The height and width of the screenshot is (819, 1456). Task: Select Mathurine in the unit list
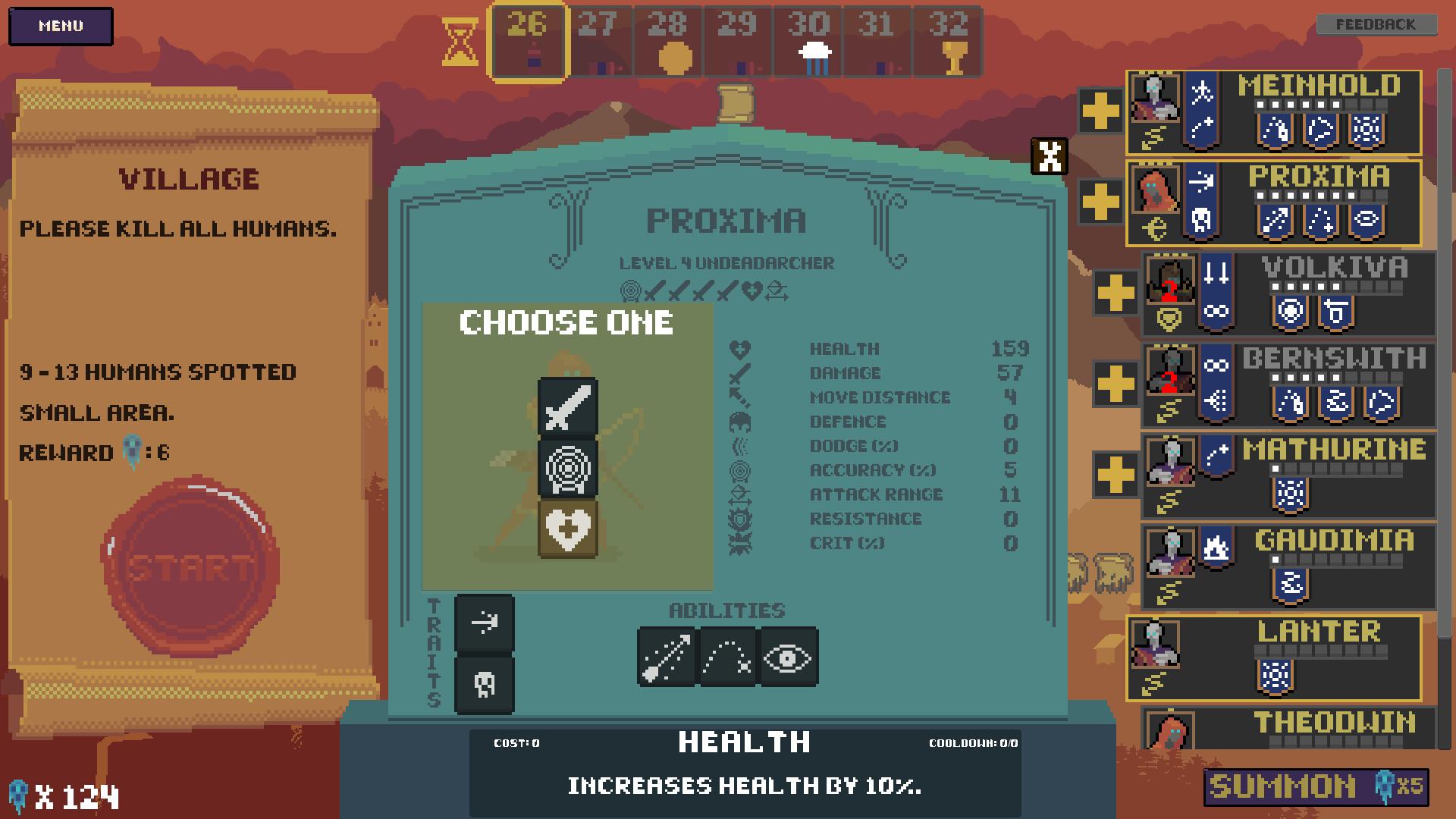click(1333, 450)
